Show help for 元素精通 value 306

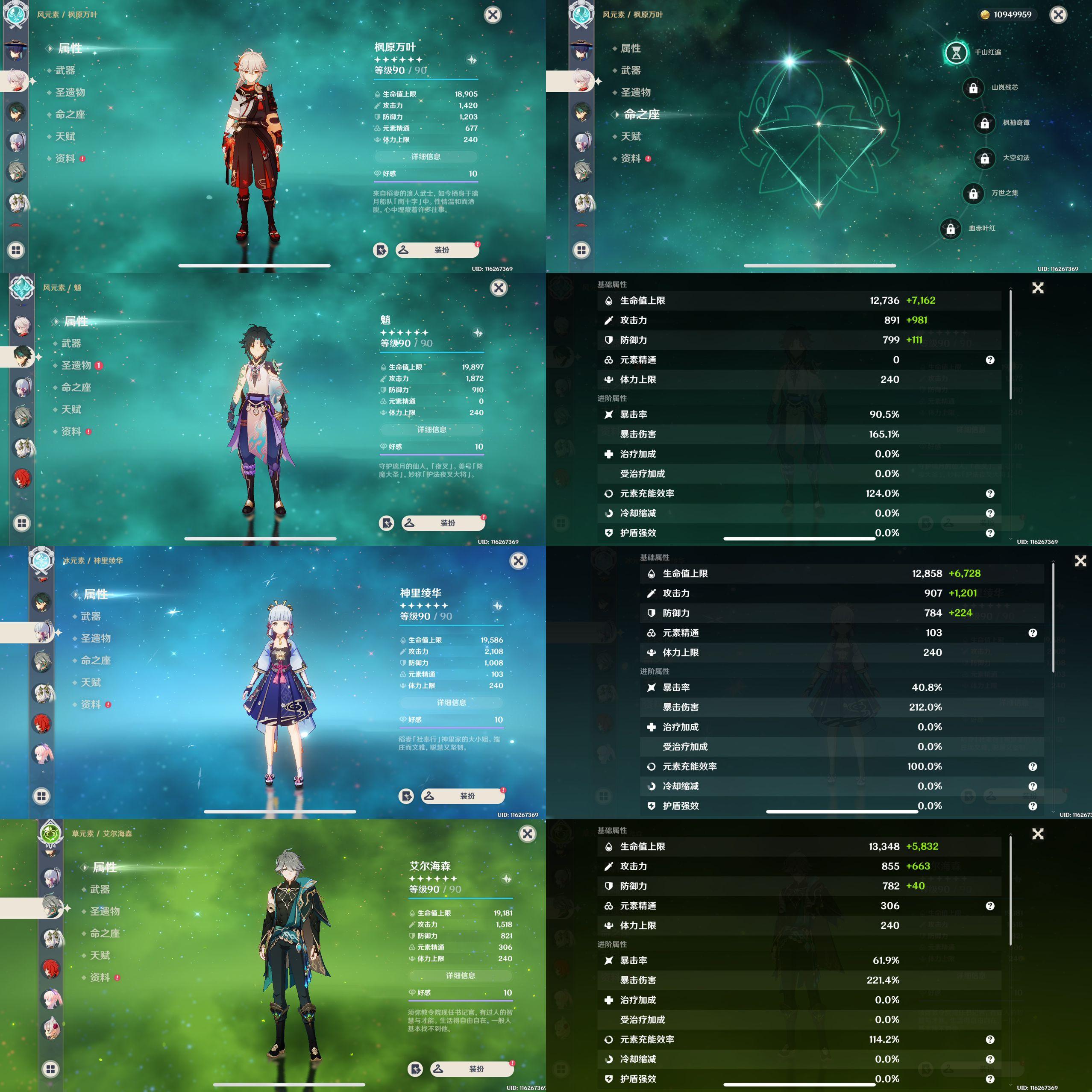pyautogui.click(x=990, y=906)
